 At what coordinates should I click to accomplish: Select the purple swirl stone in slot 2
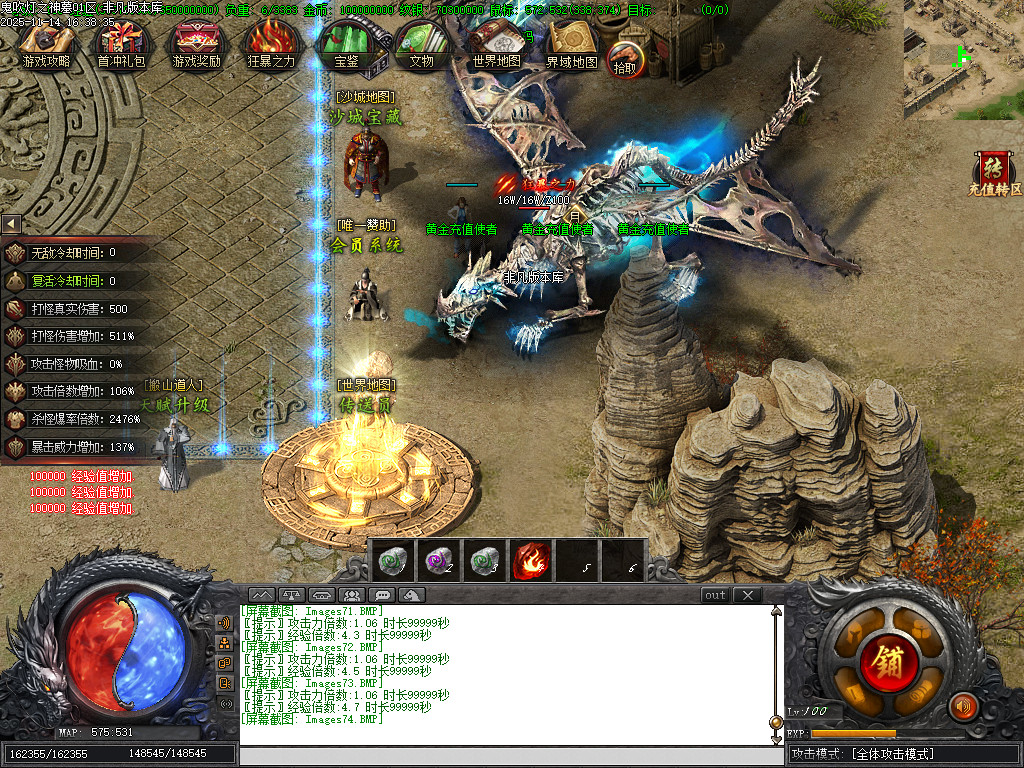[437, 560]
